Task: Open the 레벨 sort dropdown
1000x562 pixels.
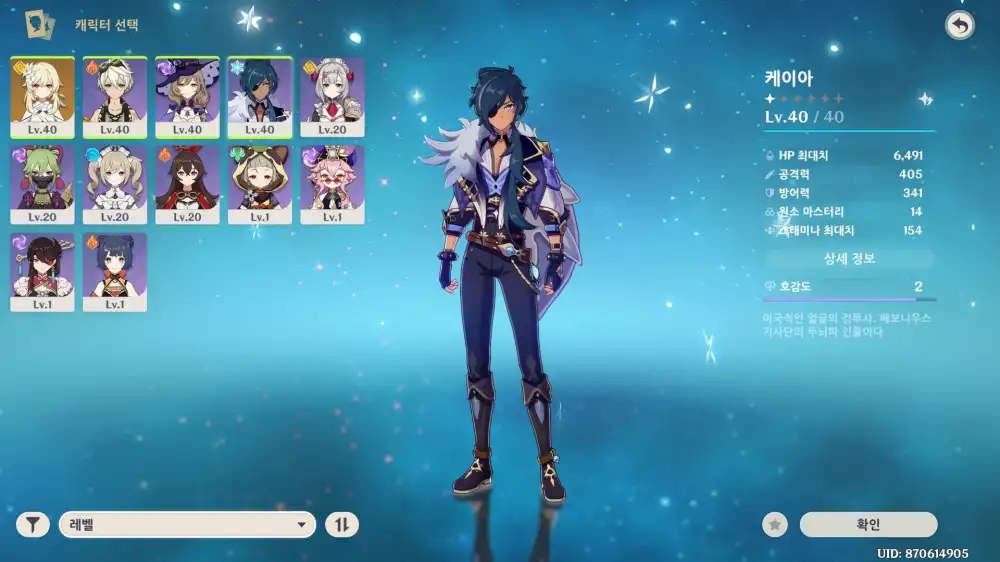Action: [187, 524]
